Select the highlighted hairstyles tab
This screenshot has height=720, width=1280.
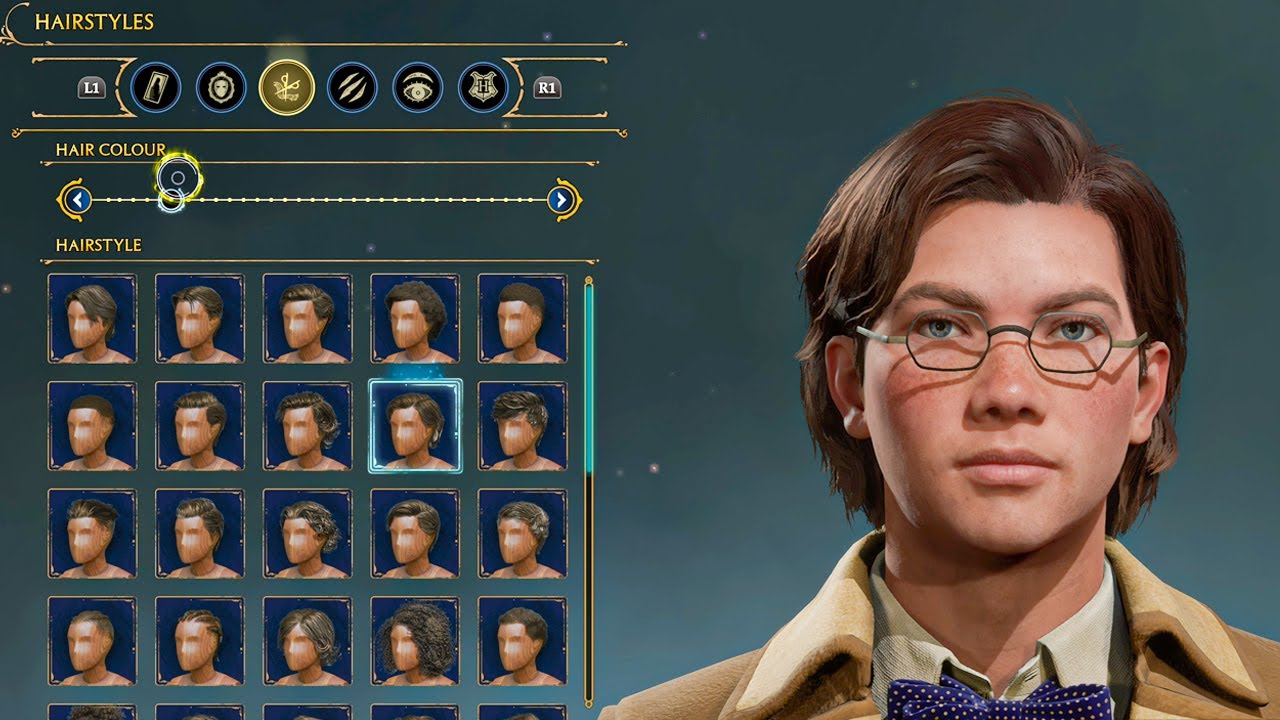tap(287, 88)
